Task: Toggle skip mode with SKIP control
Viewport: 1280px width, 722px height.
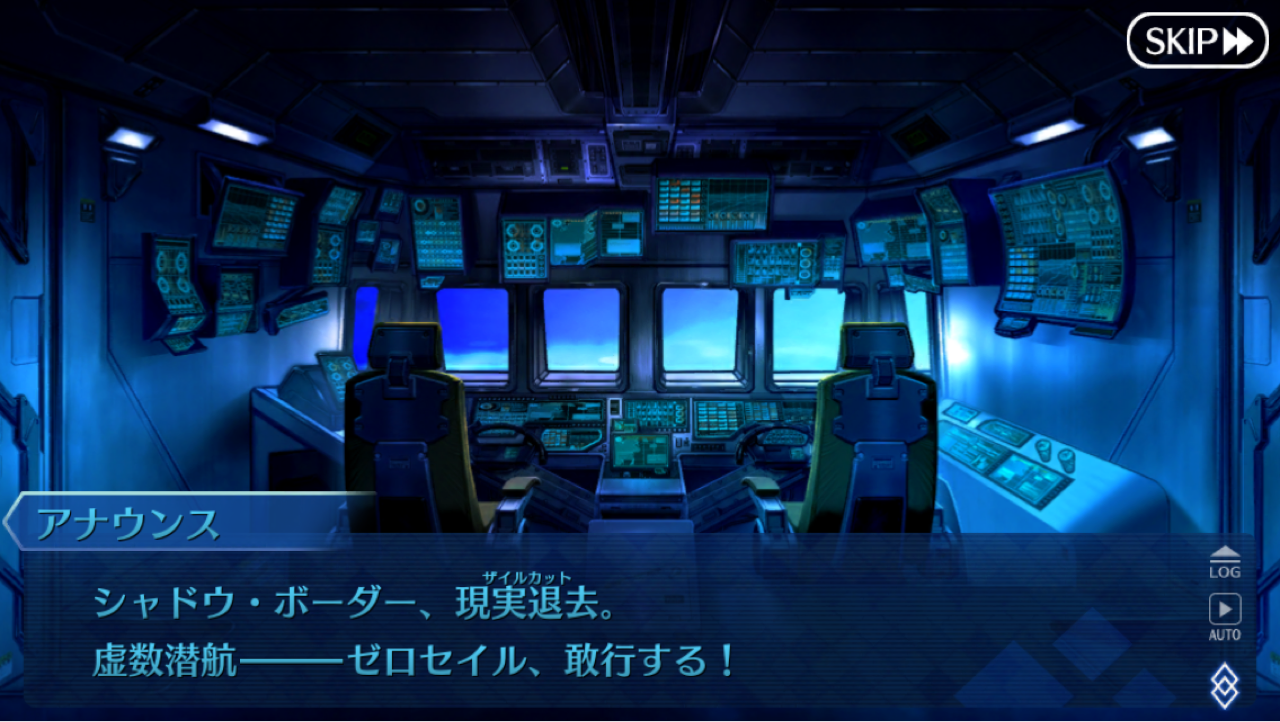Action: click(1198, 40)
